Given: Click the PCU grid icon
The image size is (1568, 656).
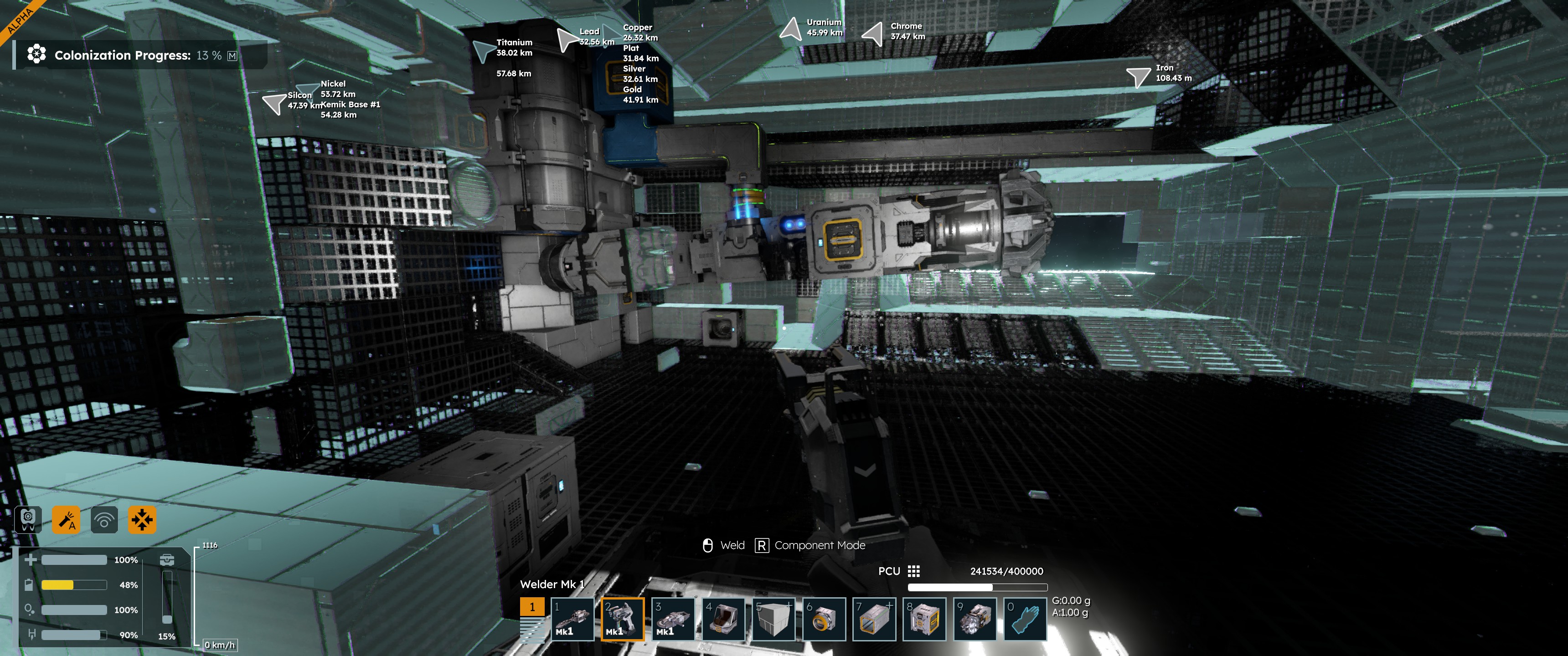Looking at the screenshot, I should pos(913,571).
